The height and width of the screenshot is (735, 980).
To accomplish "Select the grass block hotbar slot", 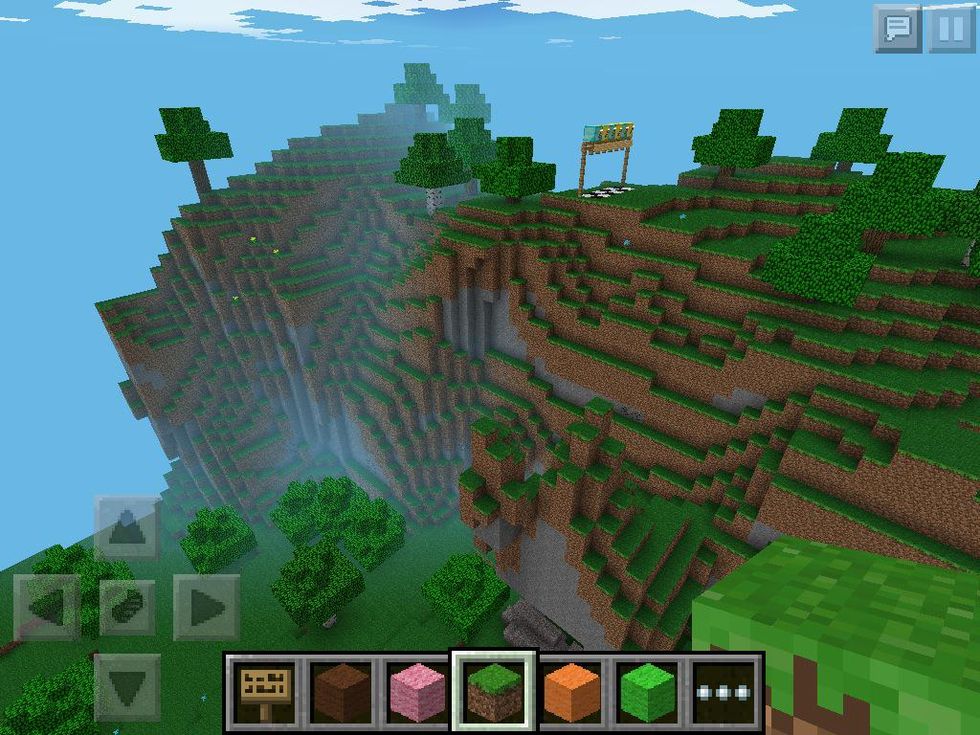I will [495, 691].
